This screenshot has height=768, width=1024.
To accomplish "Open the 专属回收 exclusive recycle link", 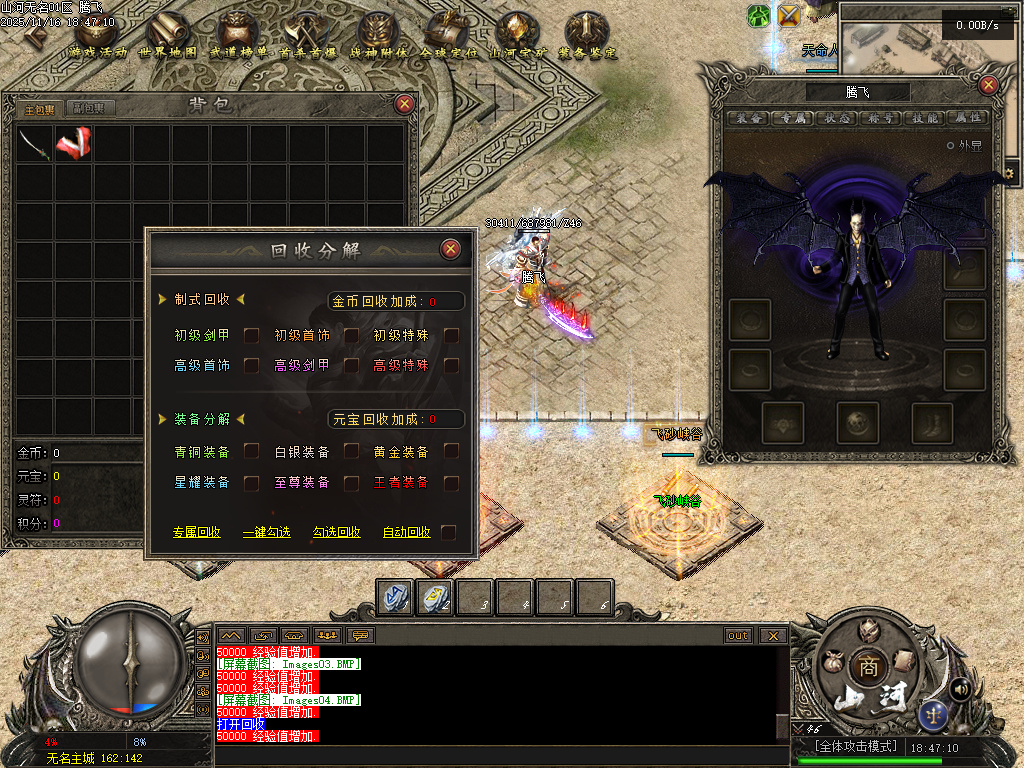I will tap(196, 532).
